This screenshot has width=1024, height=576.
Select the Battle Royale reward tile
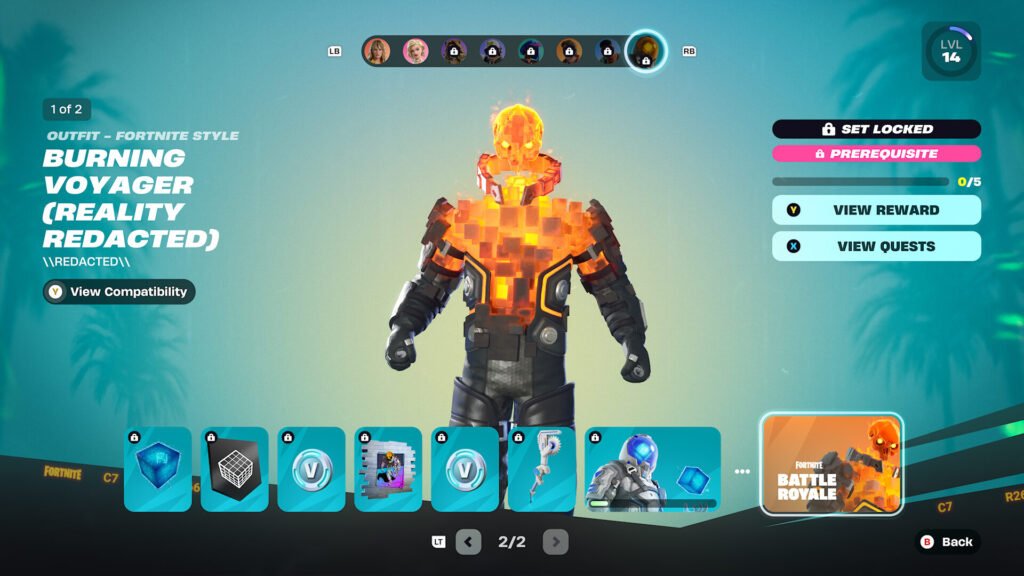[831, 464]
